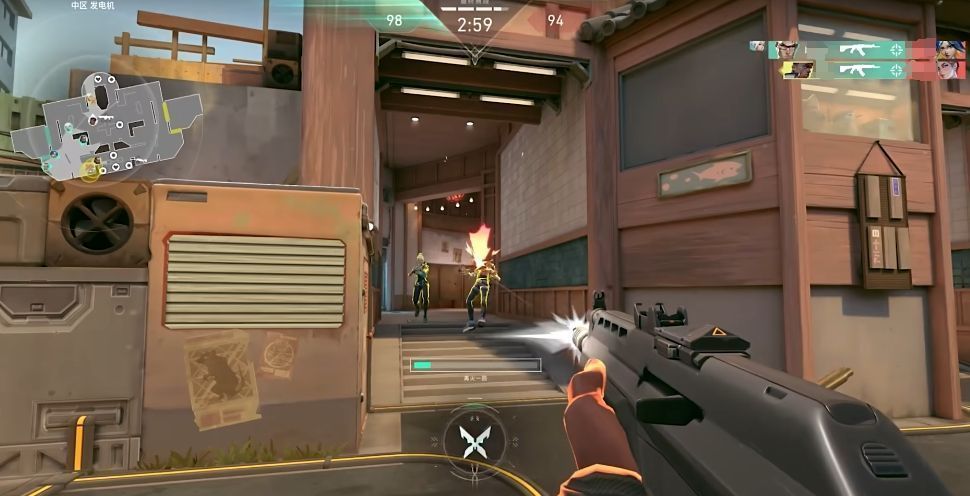The image size is (970, 496).
Task: Click the blue-haired agent portrait in the kill feed
Action: 949,48
